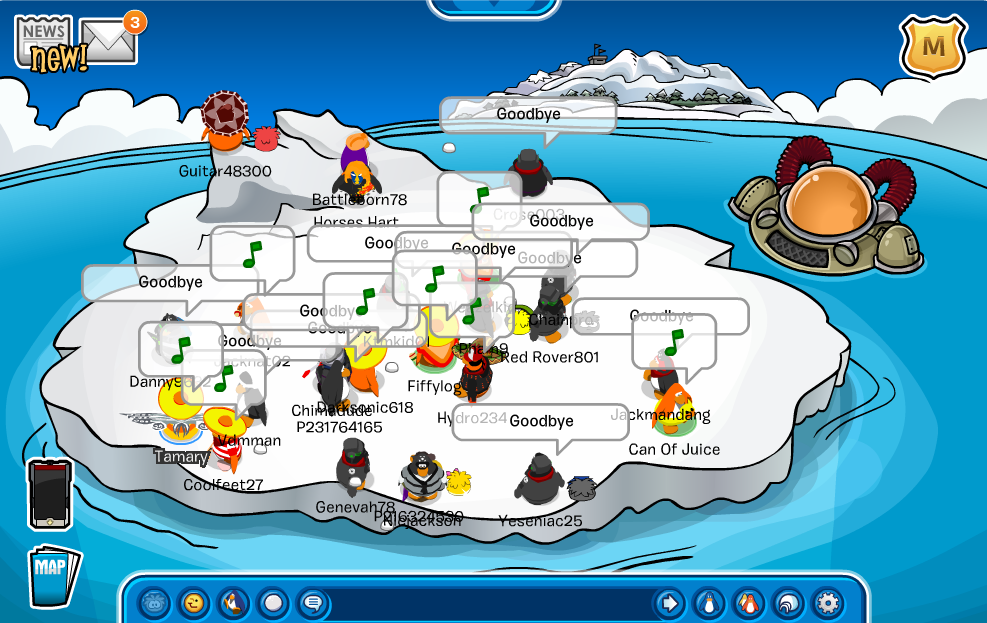Open your penguin player card
Screen dimensions: 987x623
pos(709,603)
